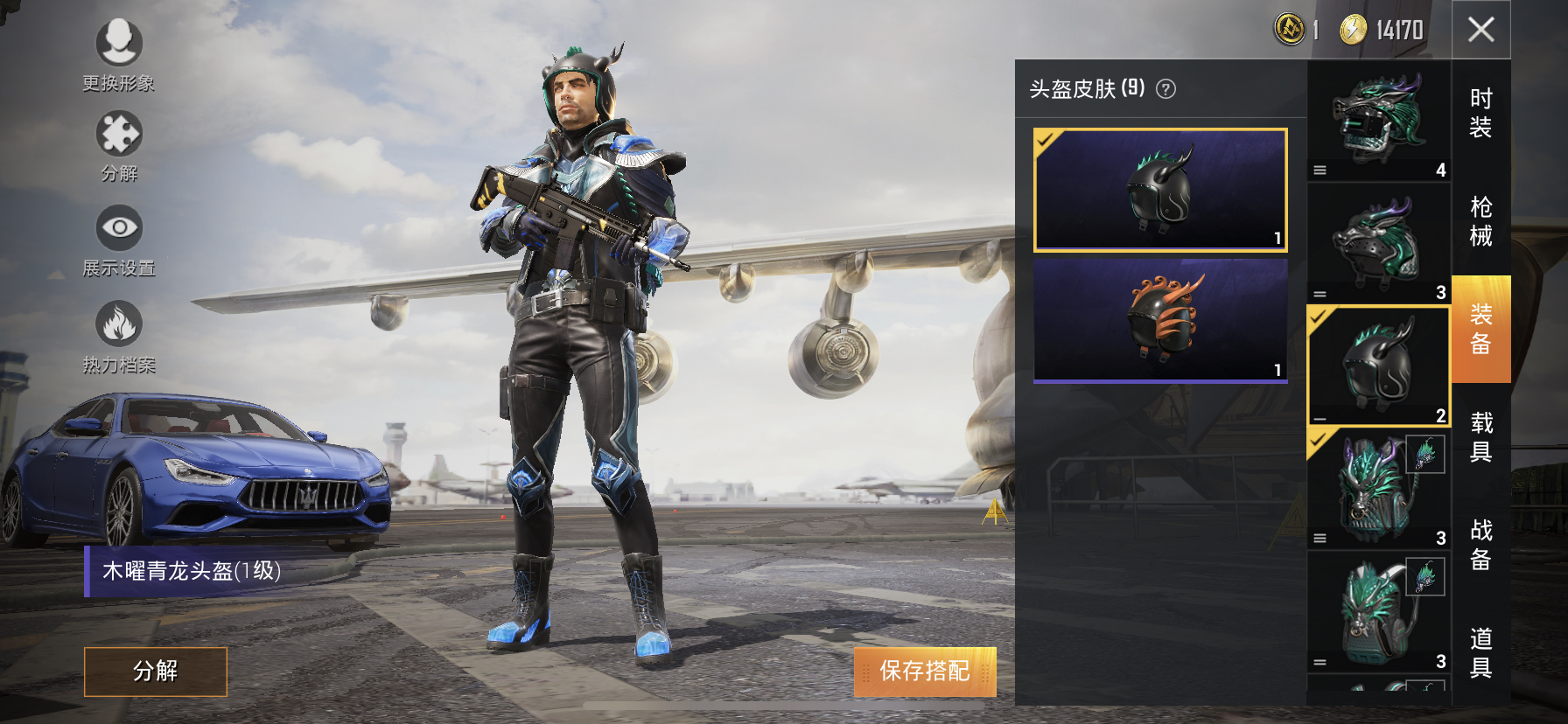The image size is (1568, 724).
Task: Switch to the 枪械 weapons tab
Action: 1480,219
